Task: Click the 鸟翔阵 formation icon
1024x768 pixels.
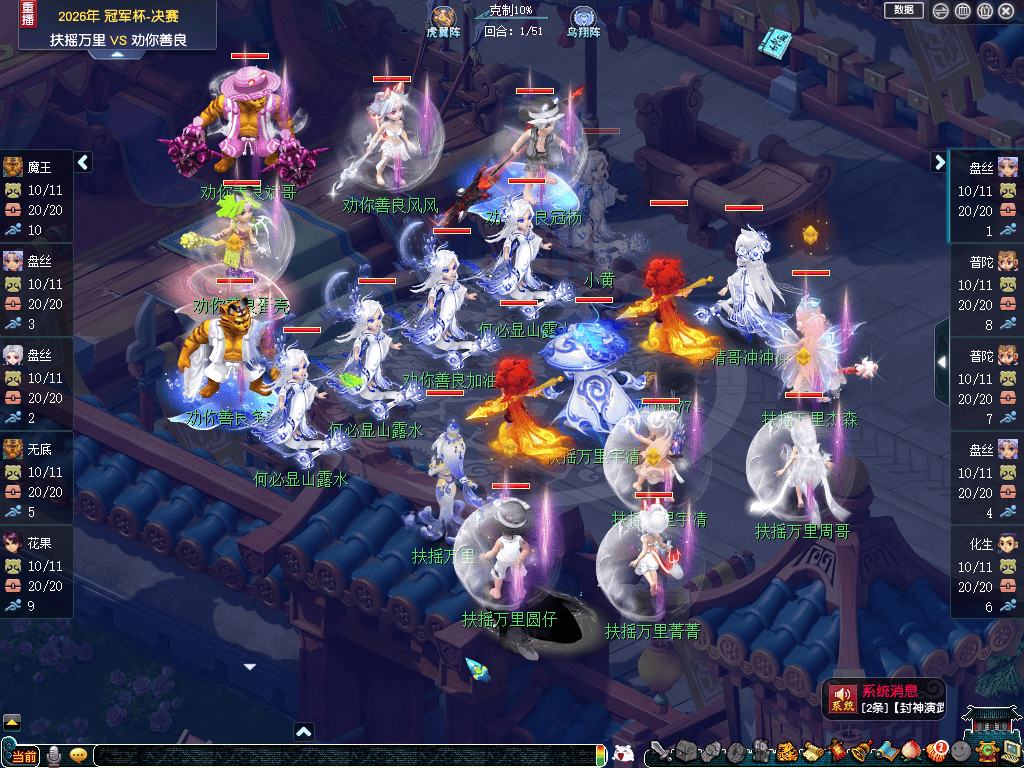Action: click(x=583, y=17)
